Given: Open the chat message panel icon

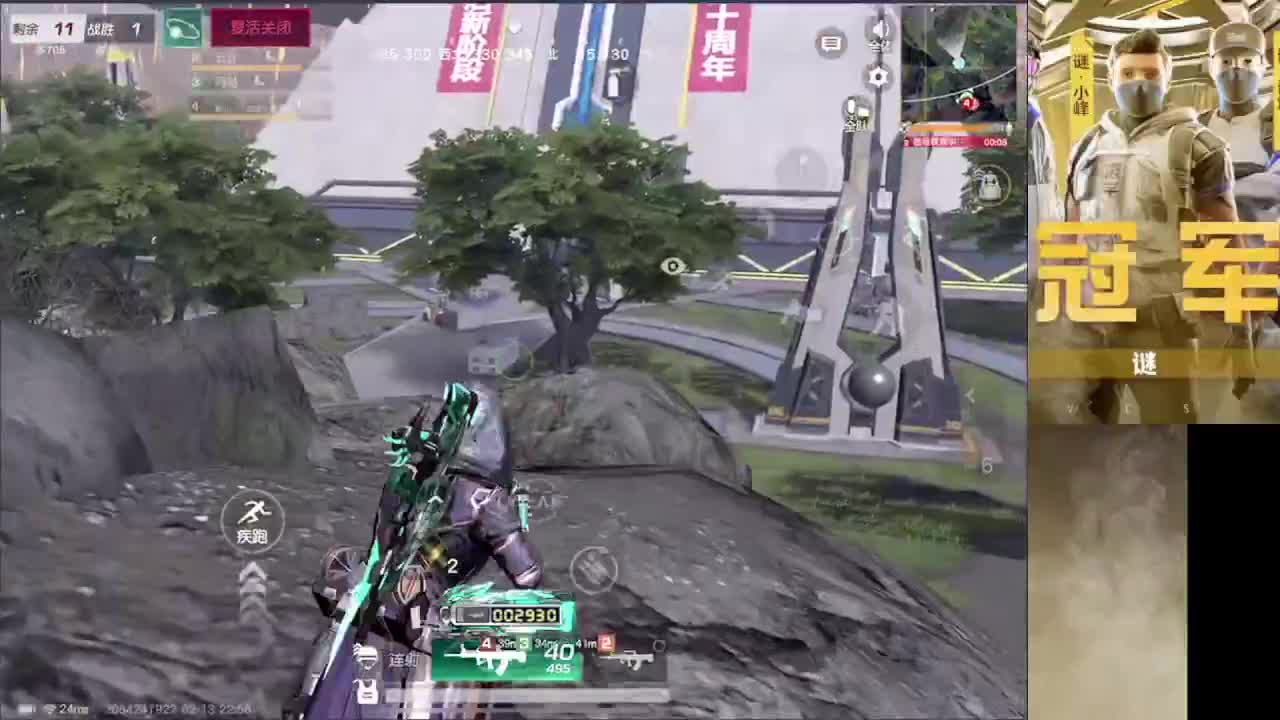Looking at the screenshot, I should click(832, 43).
